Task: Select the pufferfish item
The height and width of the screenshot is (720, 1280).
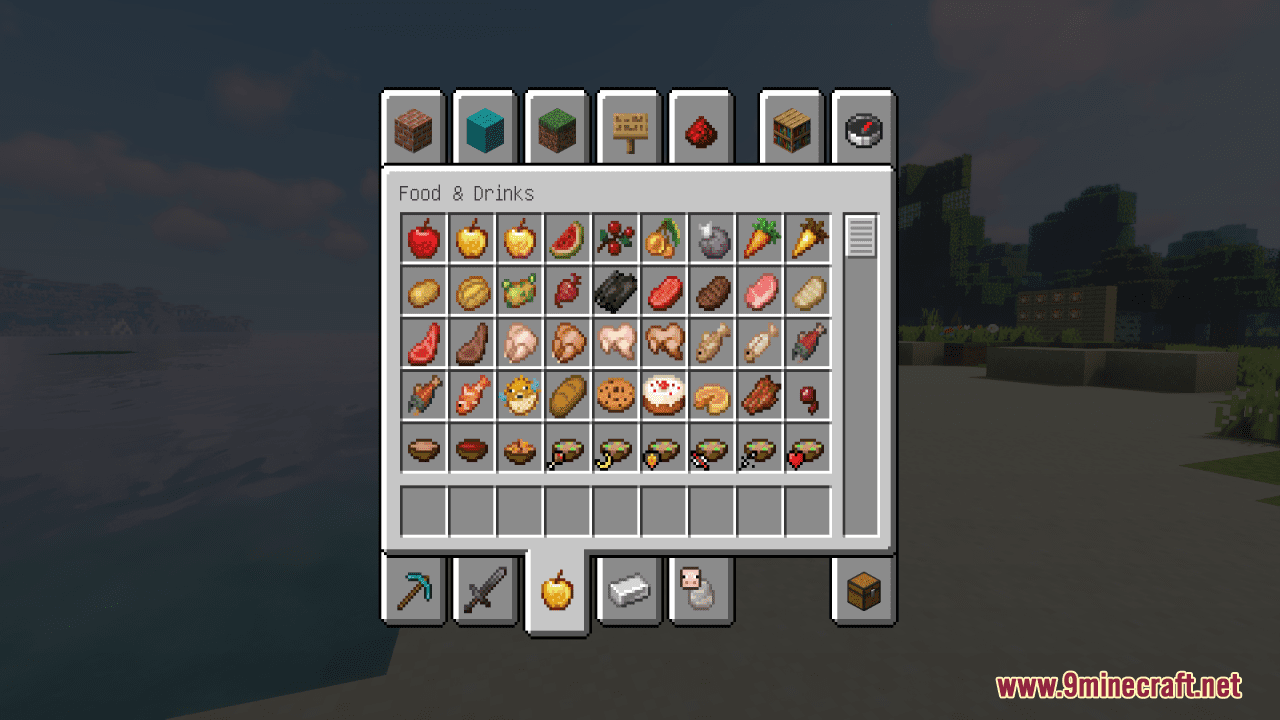Action: coord(519,394)
